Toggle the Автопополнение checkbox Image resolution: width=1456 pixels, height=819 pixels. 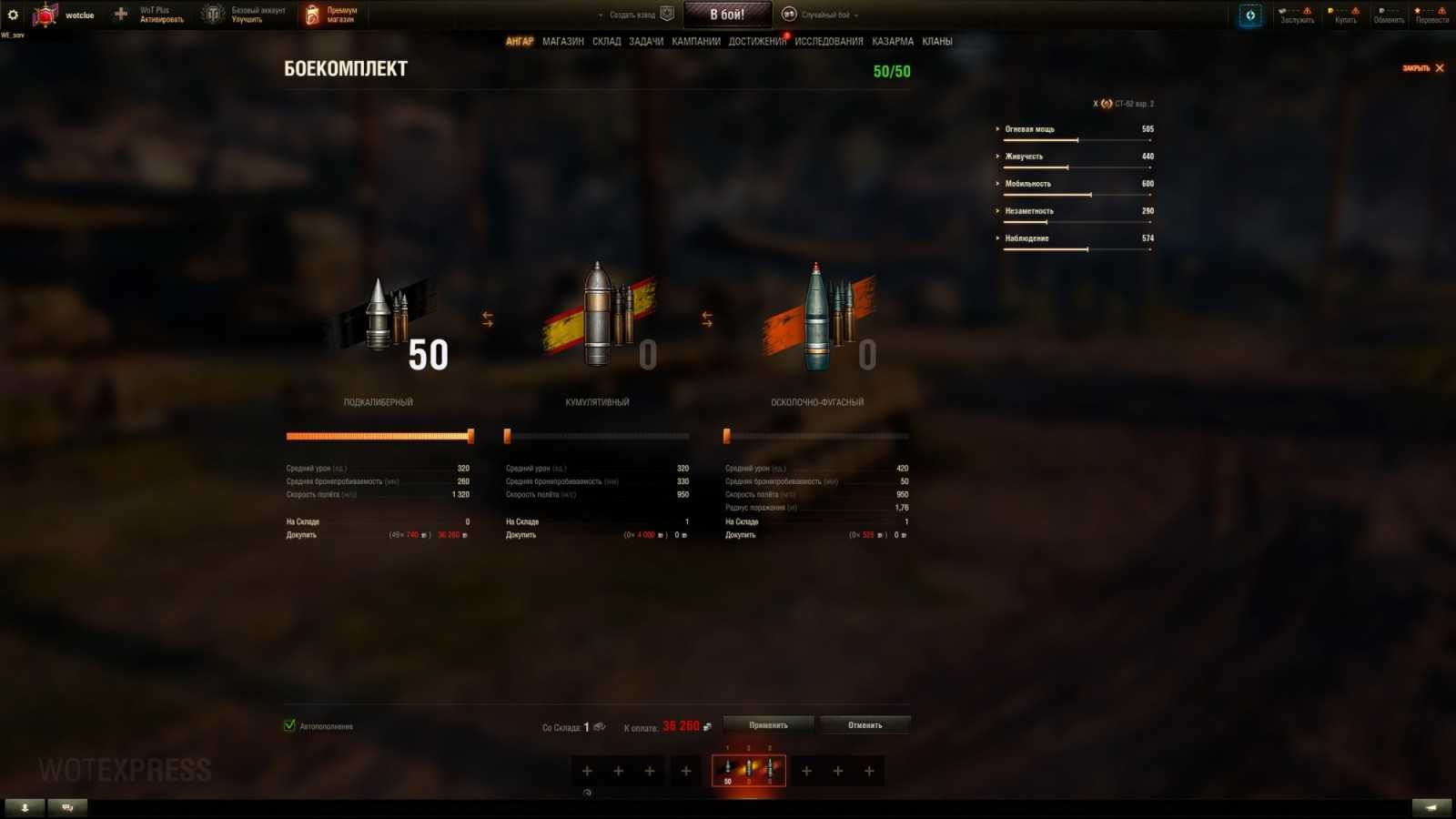[288, 726]
